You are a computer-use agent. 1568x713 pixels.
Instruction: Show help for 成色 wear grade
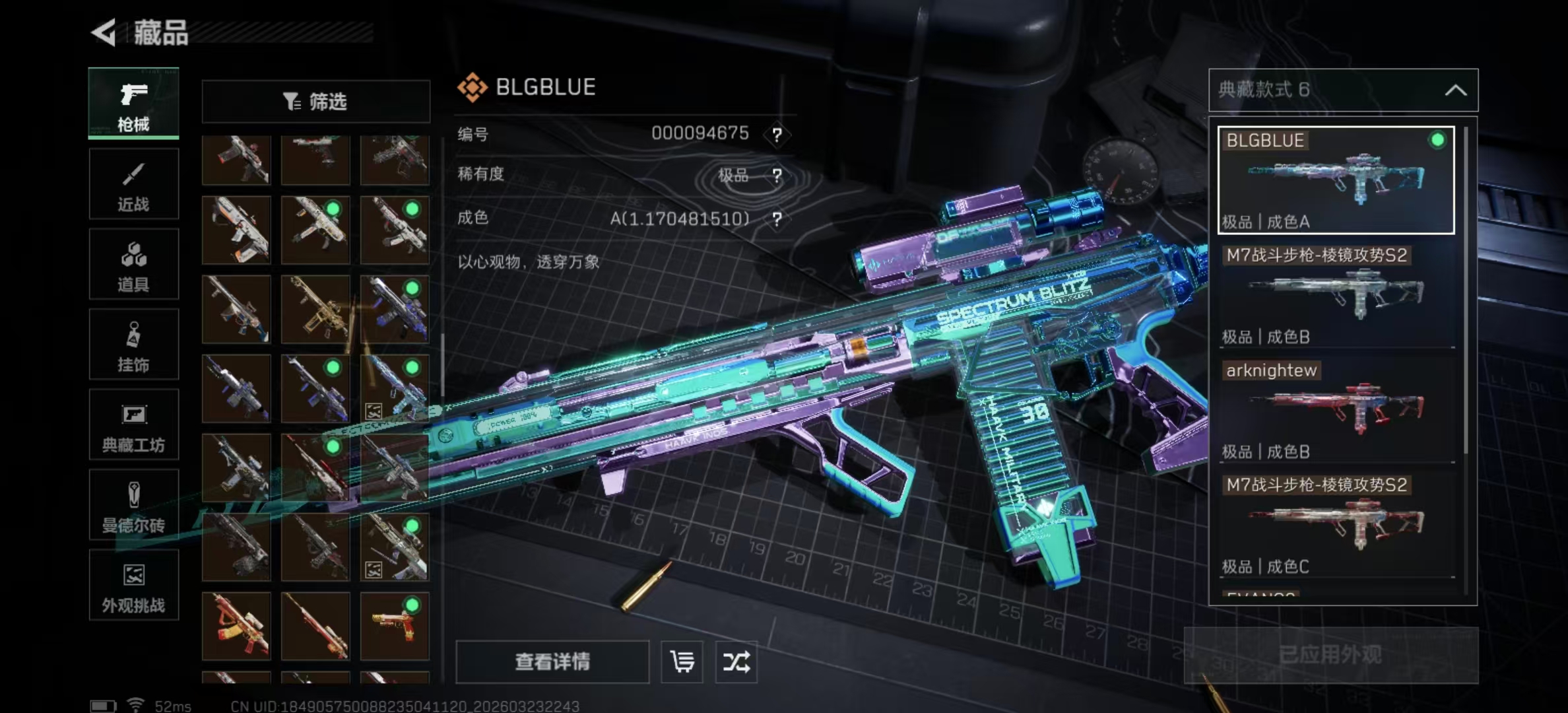777,219
